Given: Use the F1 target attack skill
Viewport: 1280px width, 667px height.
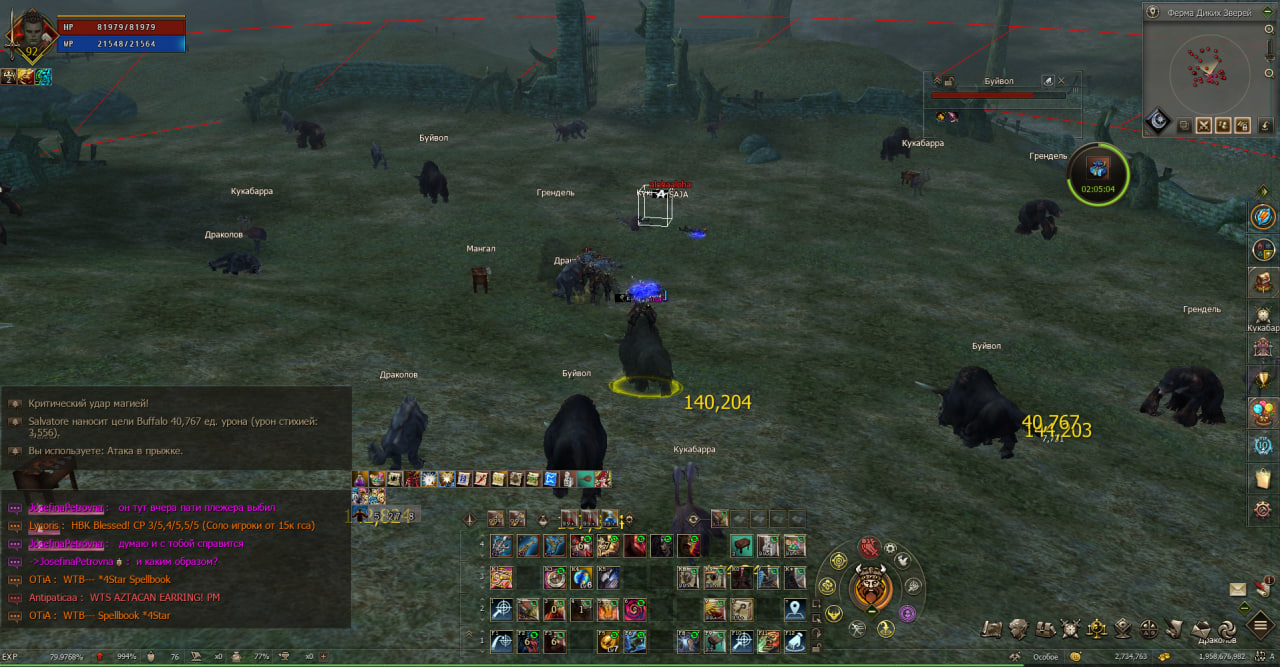Looking at the screenshot, I should click(501, 641).
